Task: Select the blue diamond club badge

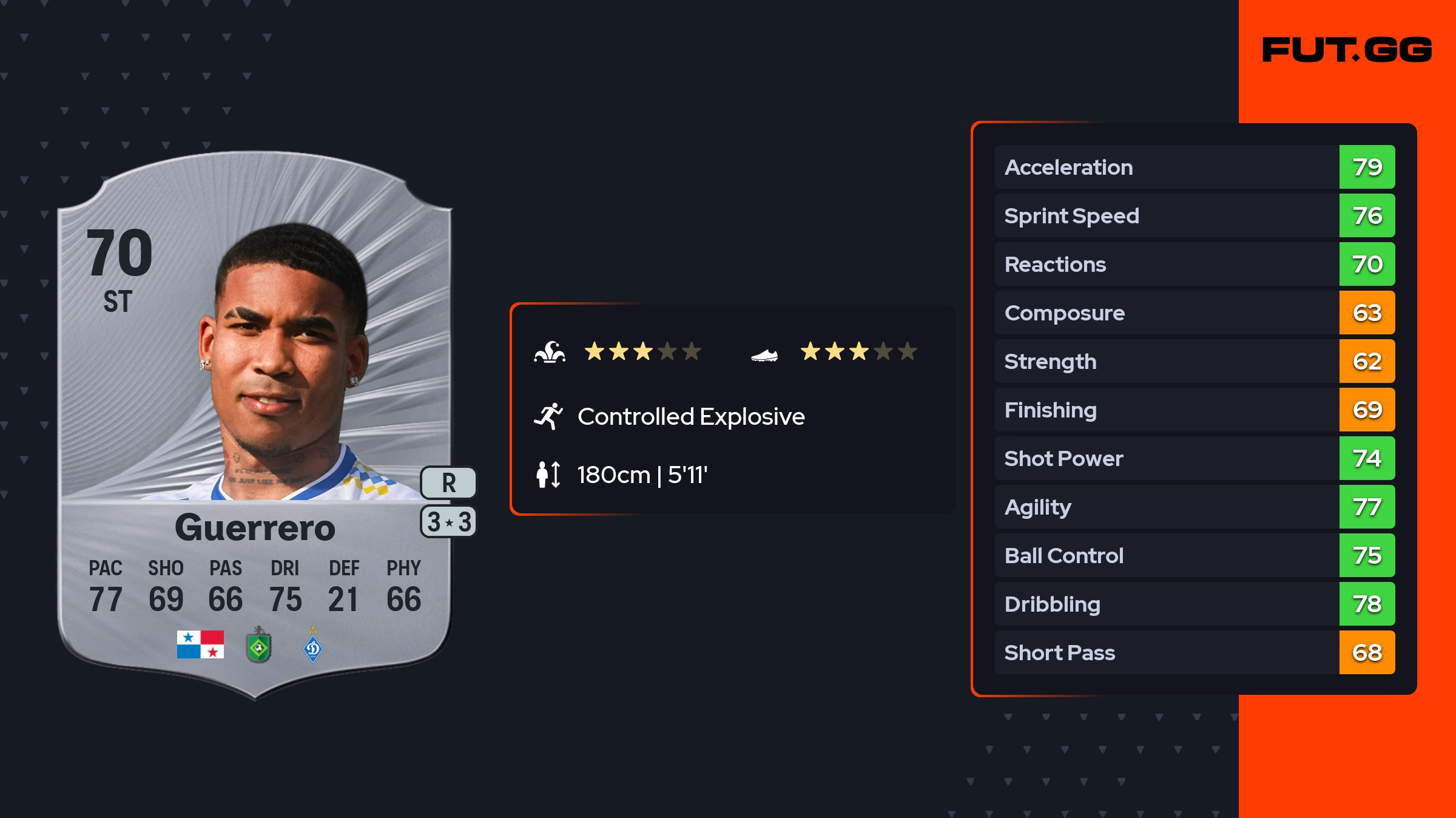Action: 312,647
